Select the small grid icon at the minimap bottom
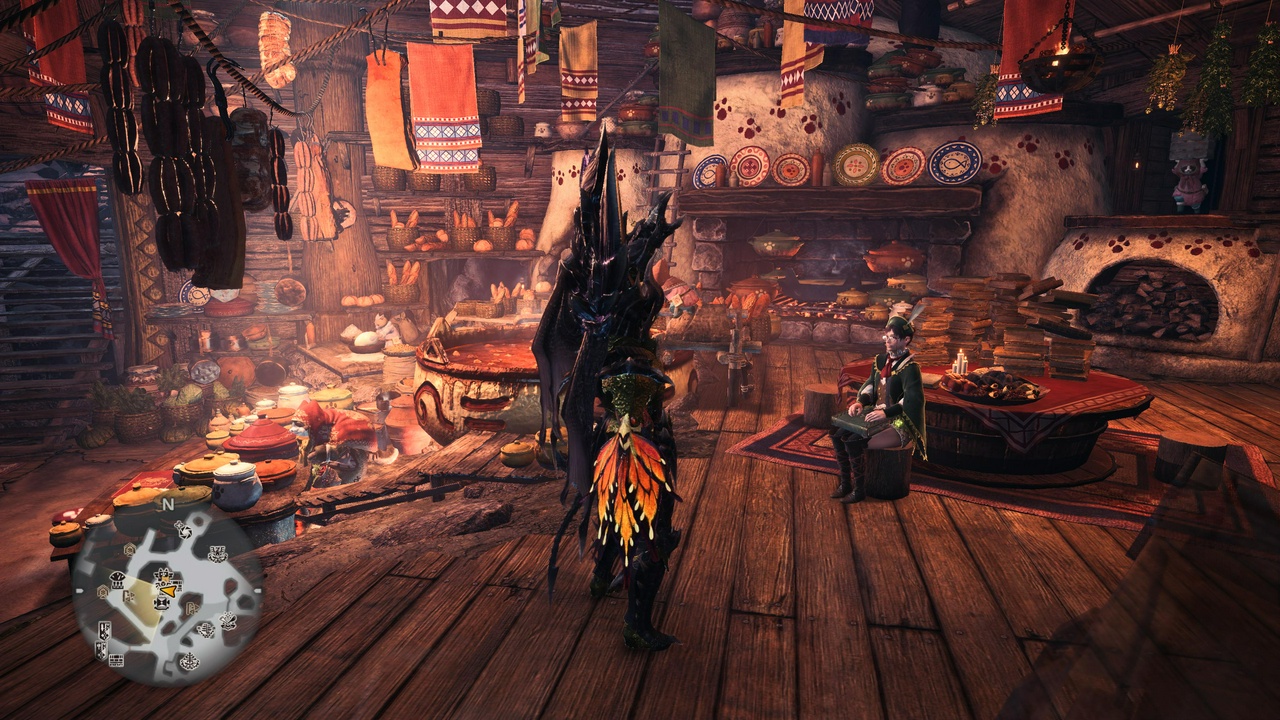Image resolution: width=1280 pixels, height=720 pixels. (117, 659)
